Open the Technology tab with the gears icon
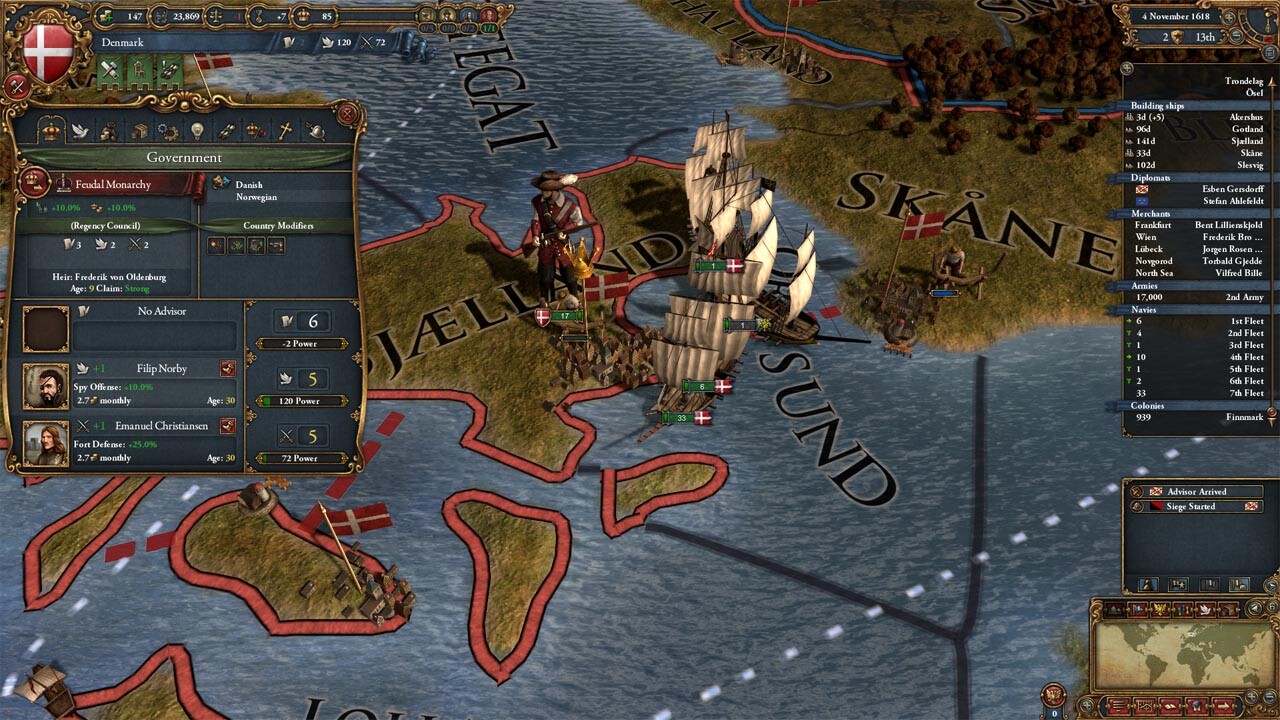 [168, 131]
